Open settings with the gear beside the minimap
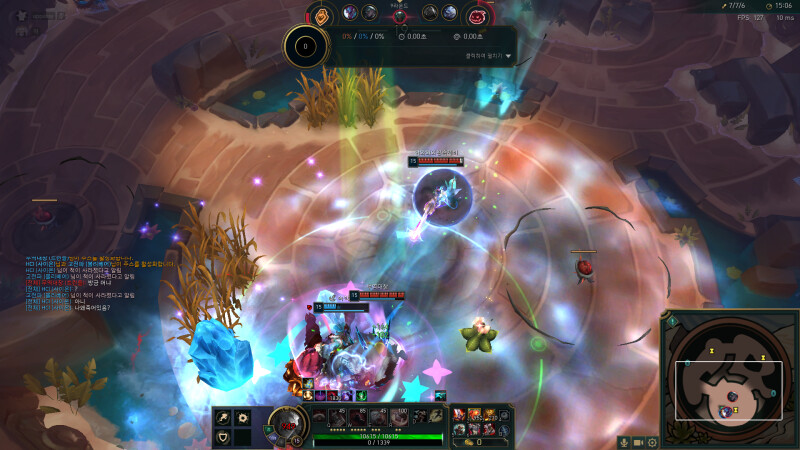800x450 pixels. (652, 442)
